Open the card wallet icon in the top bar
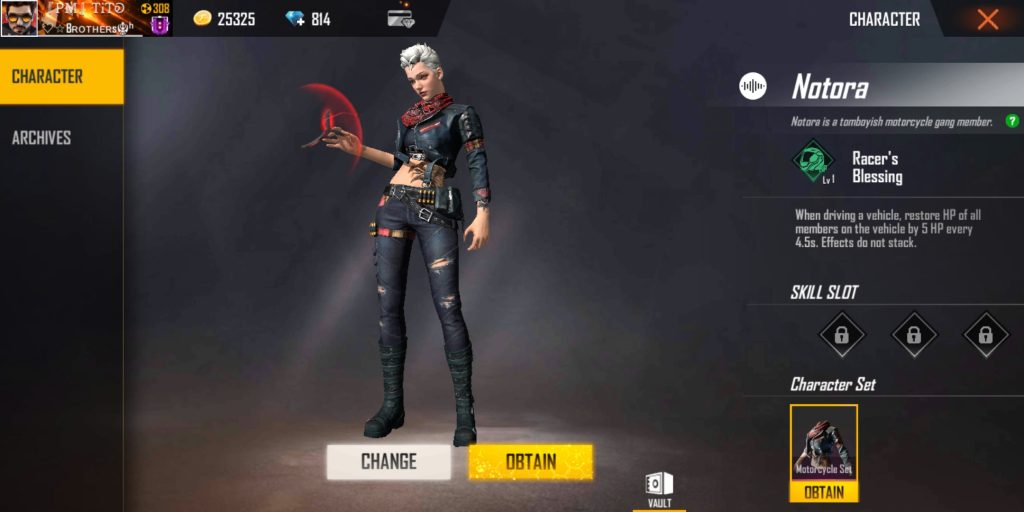The height and width of the screenshot is (512, 1024). 400,18
